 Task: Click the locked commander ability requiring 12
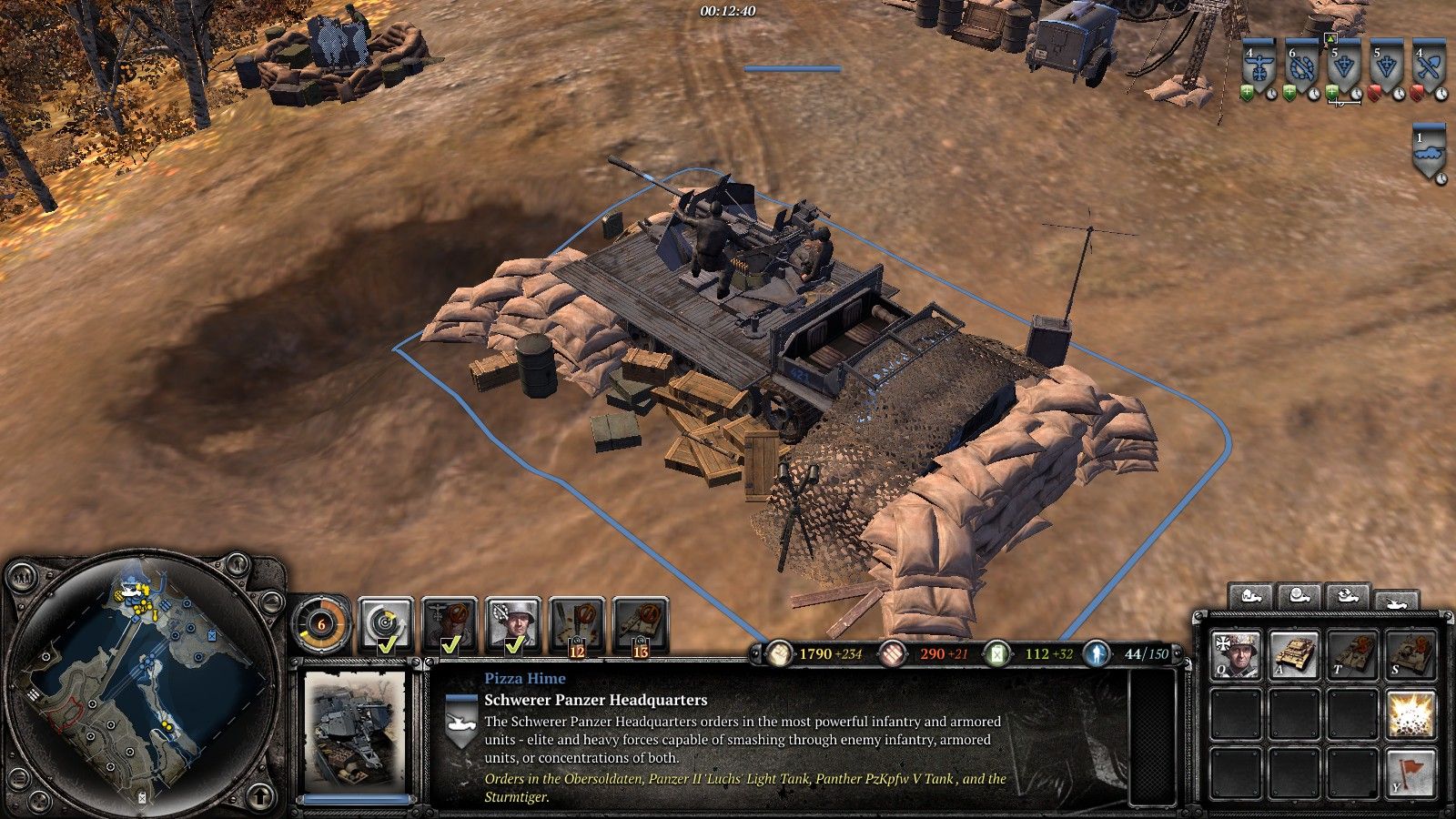click(x=576, y=625)
